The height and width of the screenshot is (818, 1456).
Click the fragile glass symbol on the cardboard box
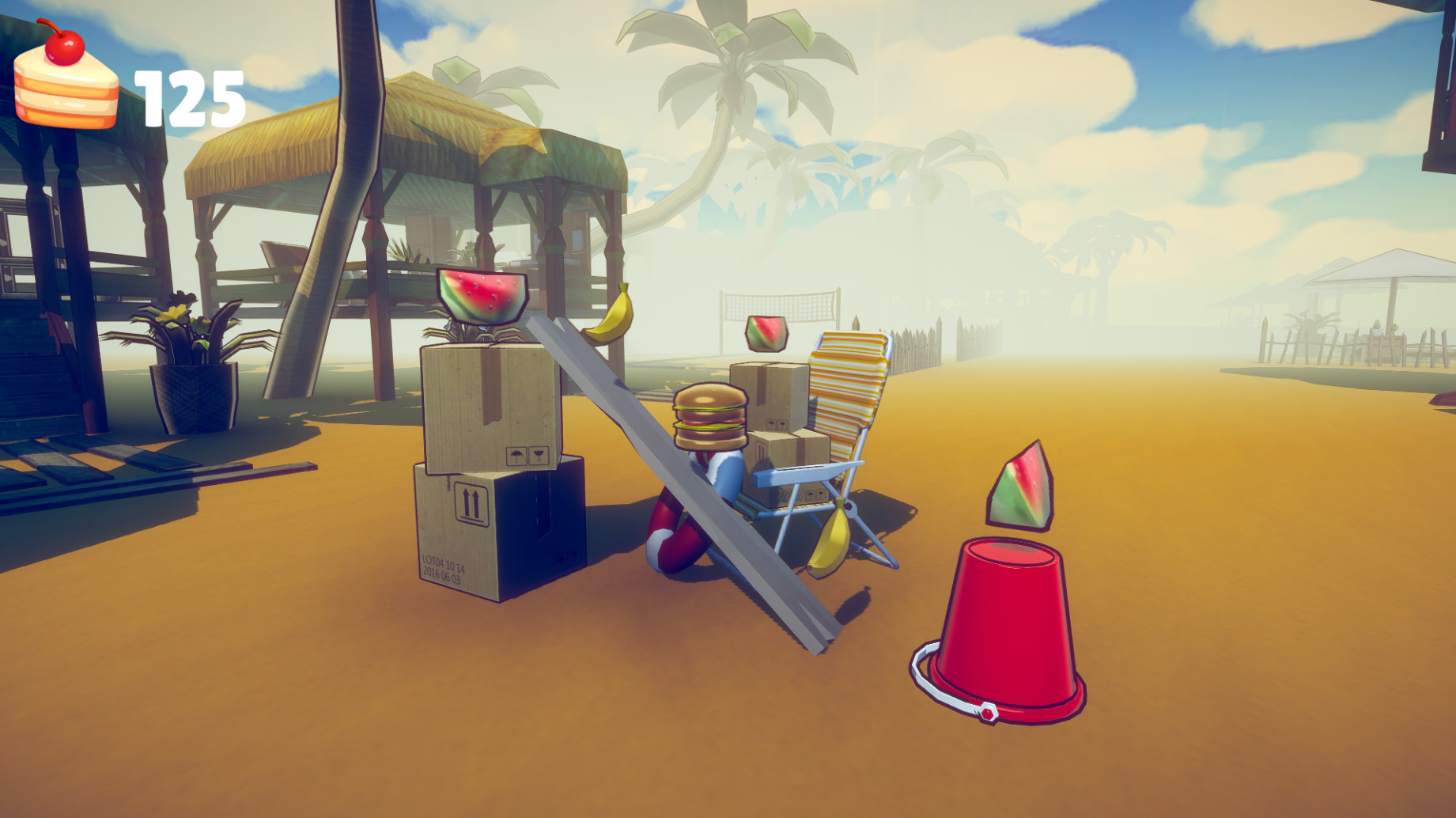pos(539,456)
